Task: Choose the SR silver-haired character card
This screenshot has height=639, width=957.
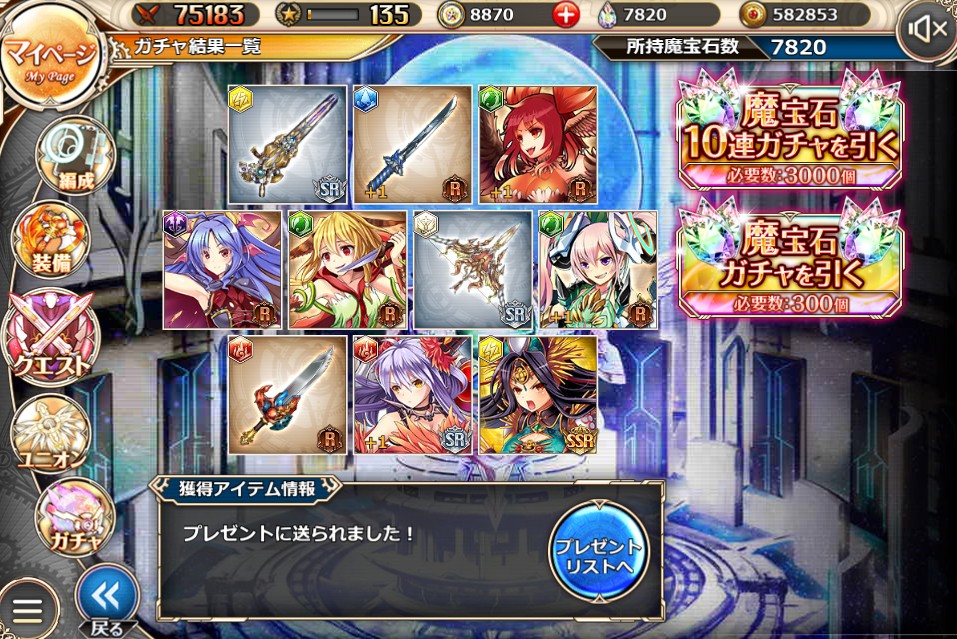Action: [x=412, y=395]
